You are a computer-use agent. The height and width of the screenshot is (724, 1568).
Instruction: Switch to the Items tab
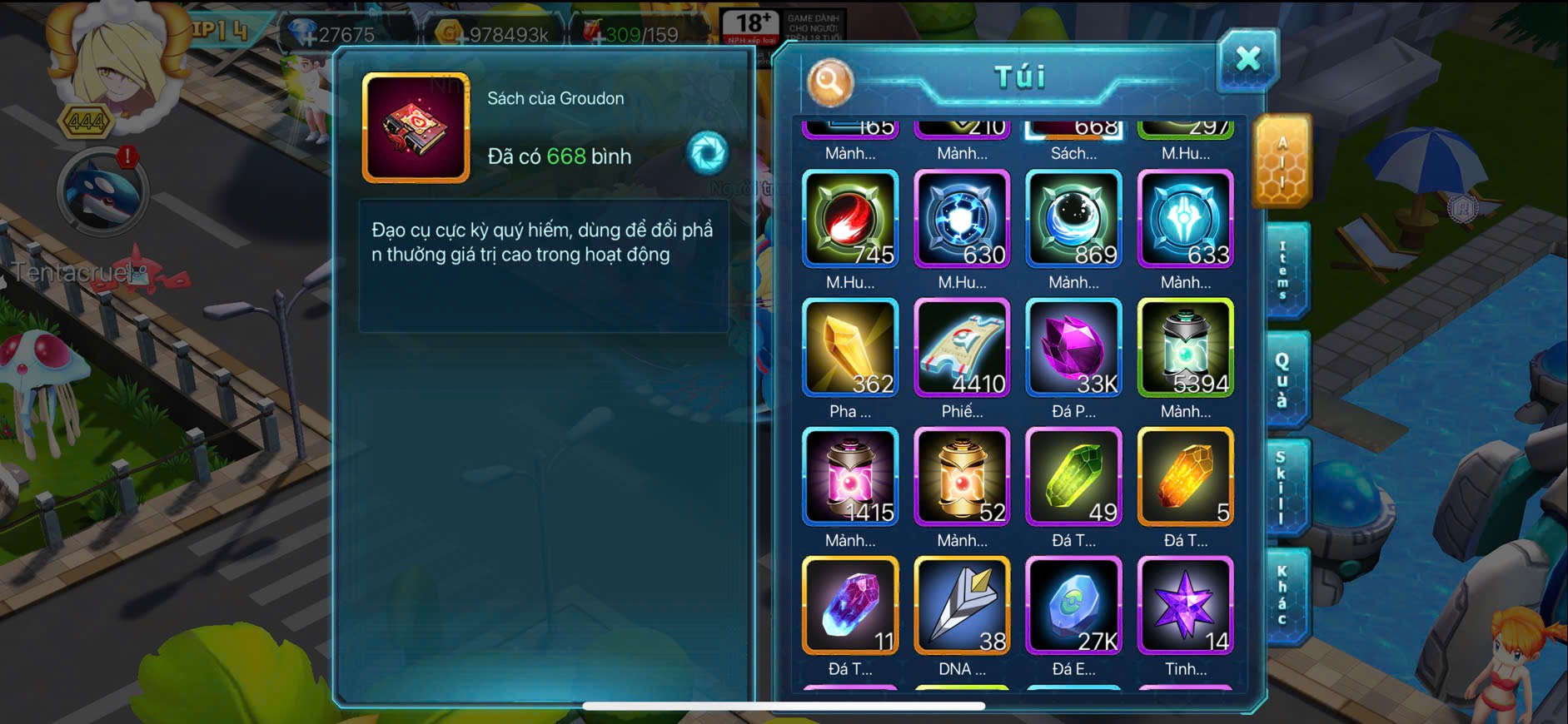[x=1283, y=270]
